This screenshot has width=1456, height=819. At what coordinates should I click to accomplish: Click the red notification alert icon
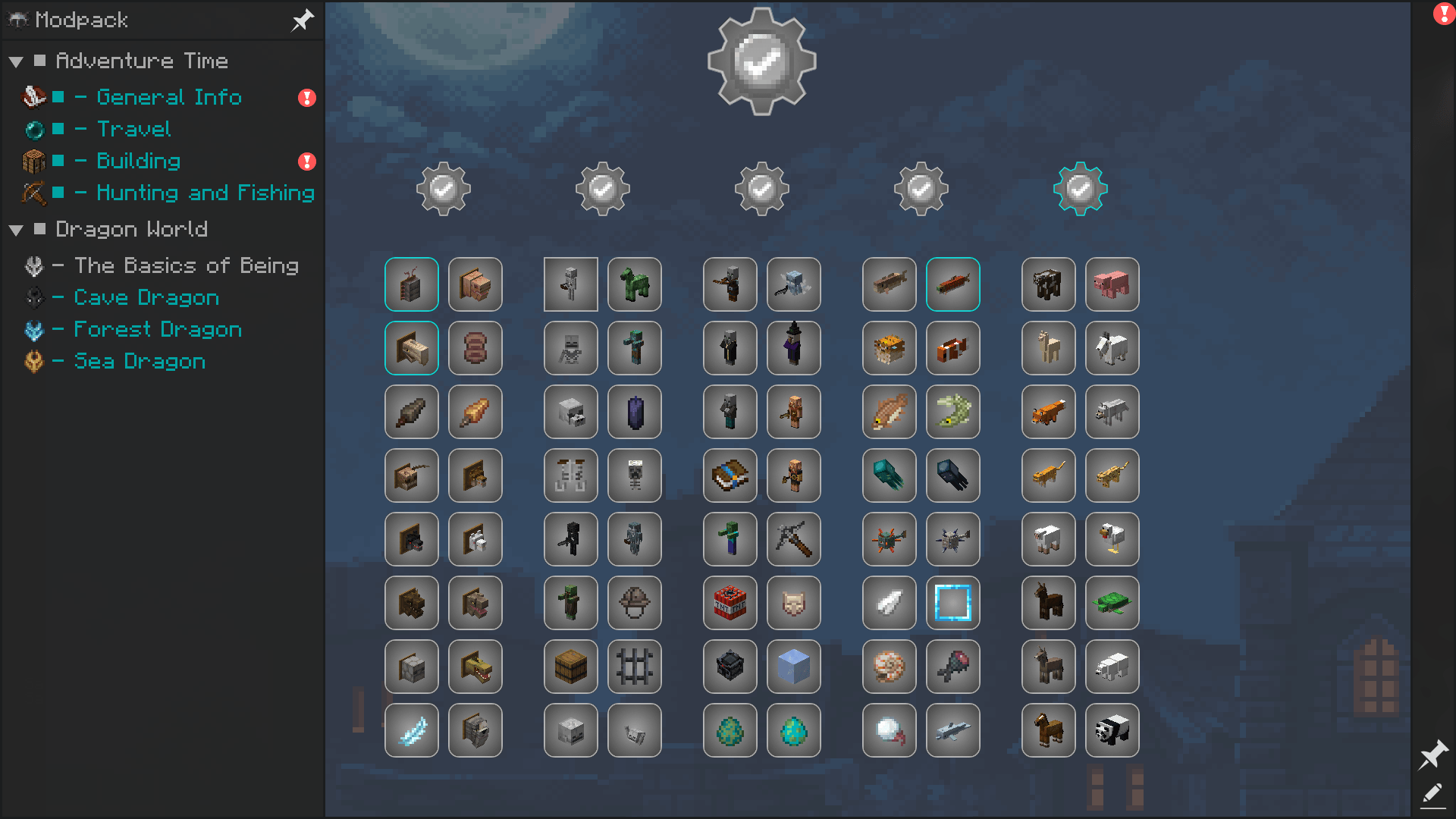tap(1443, 14)
